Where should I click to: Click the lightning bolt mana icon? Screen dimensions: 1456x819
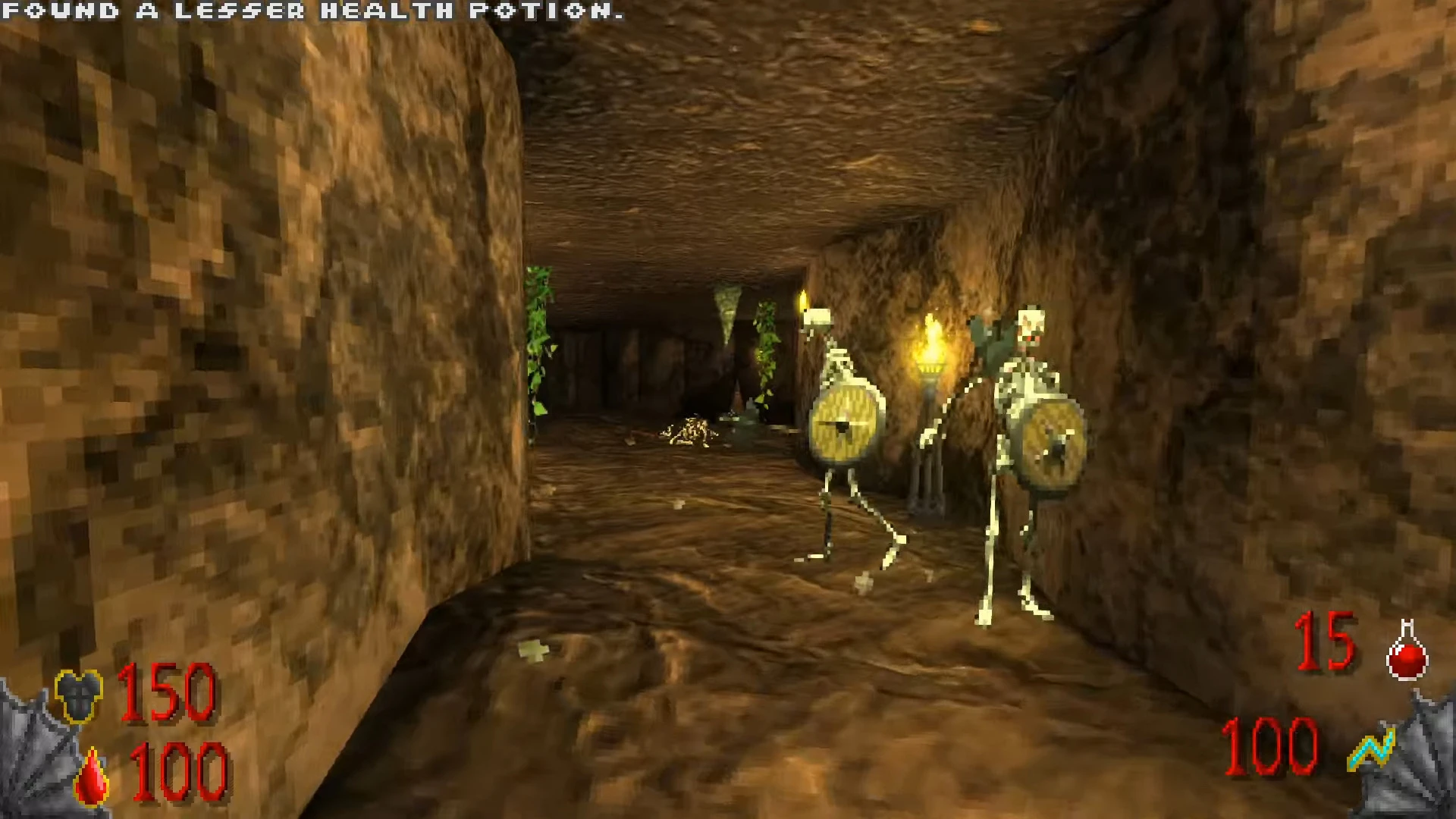[1372, 750]
